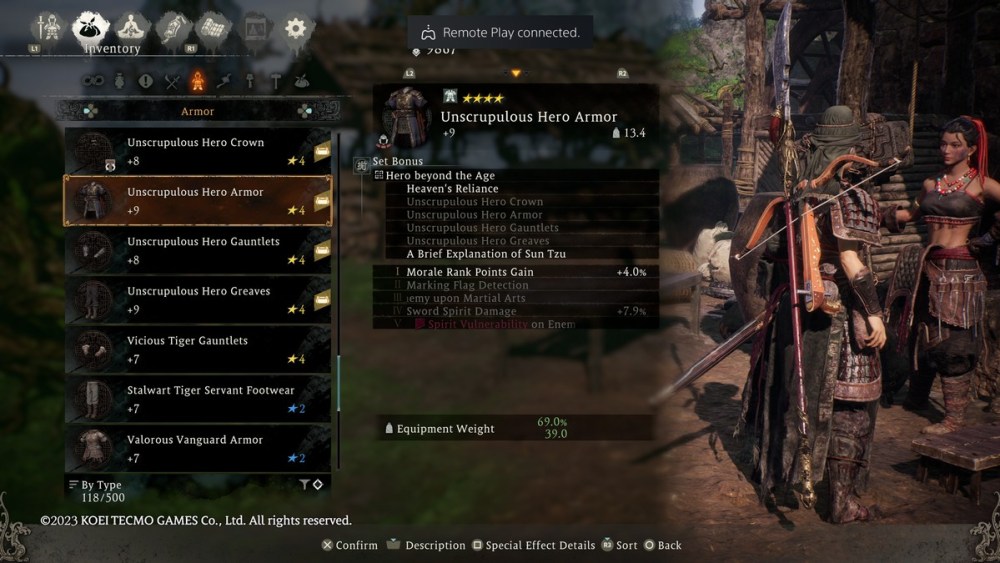Switch to the scroll document tab
1000x563 pixels.
coord(172,28)
